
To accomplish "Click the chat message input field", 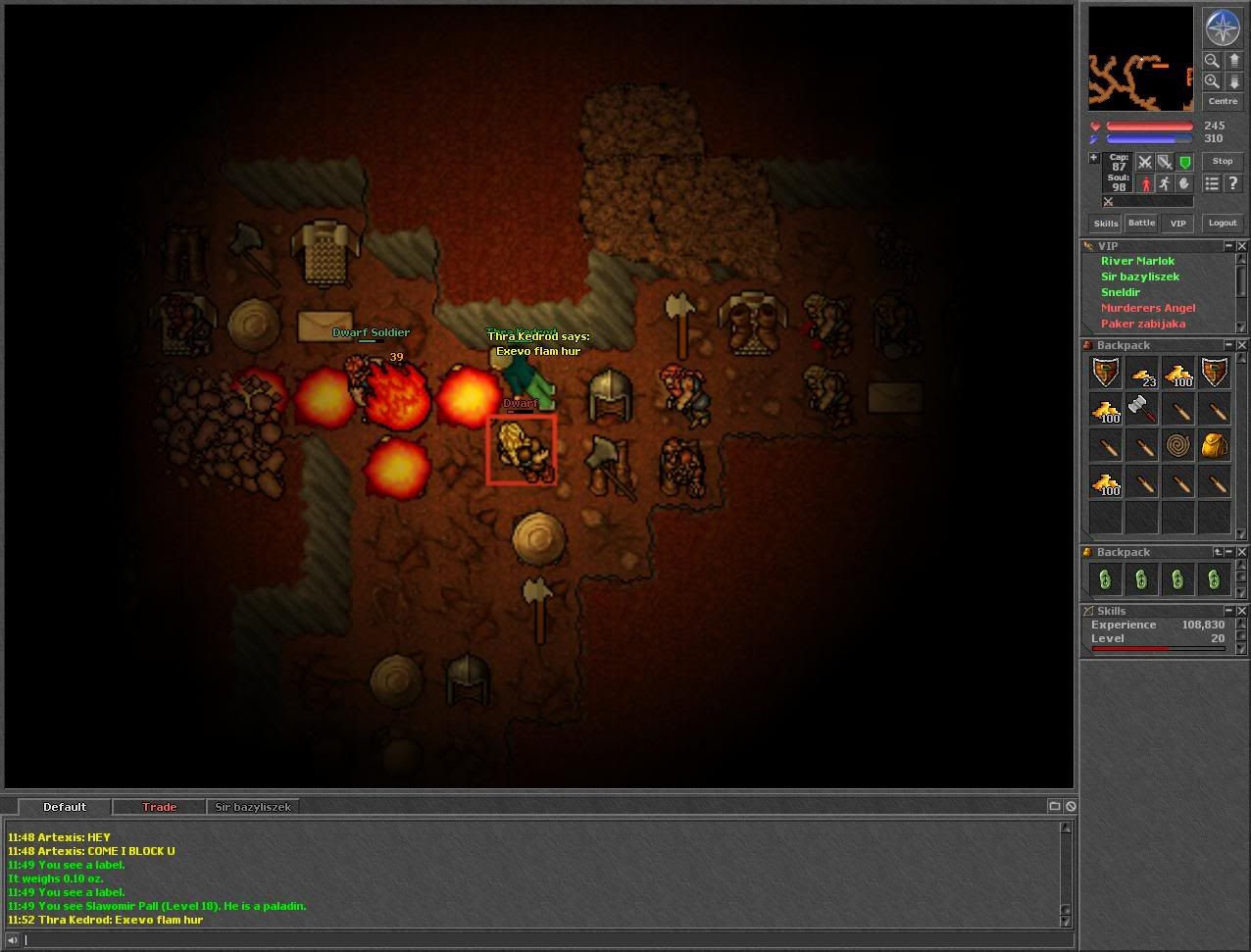I will point(539,940).
